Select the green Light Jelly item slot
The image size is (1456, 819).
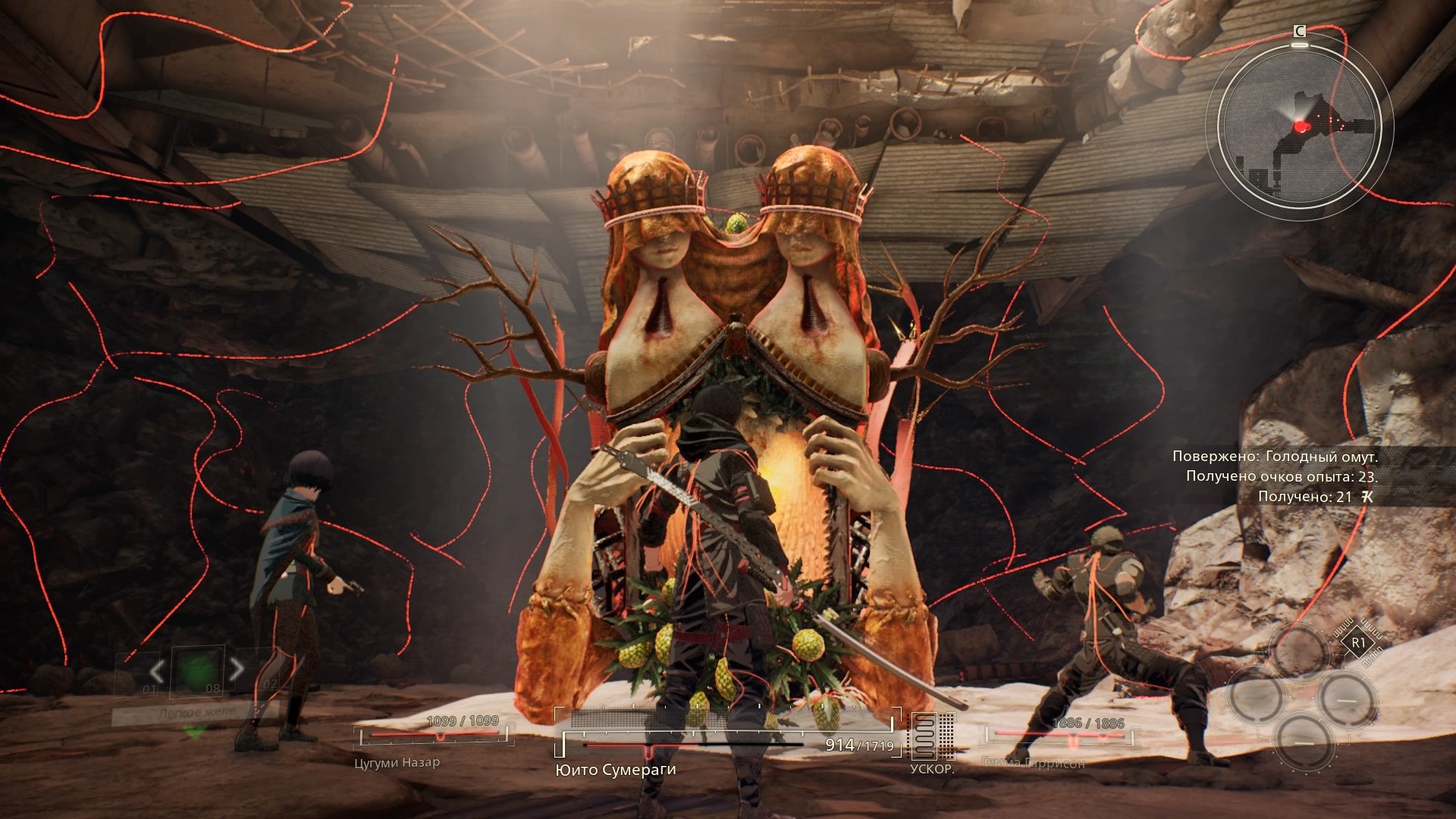(x=198, y=670)
